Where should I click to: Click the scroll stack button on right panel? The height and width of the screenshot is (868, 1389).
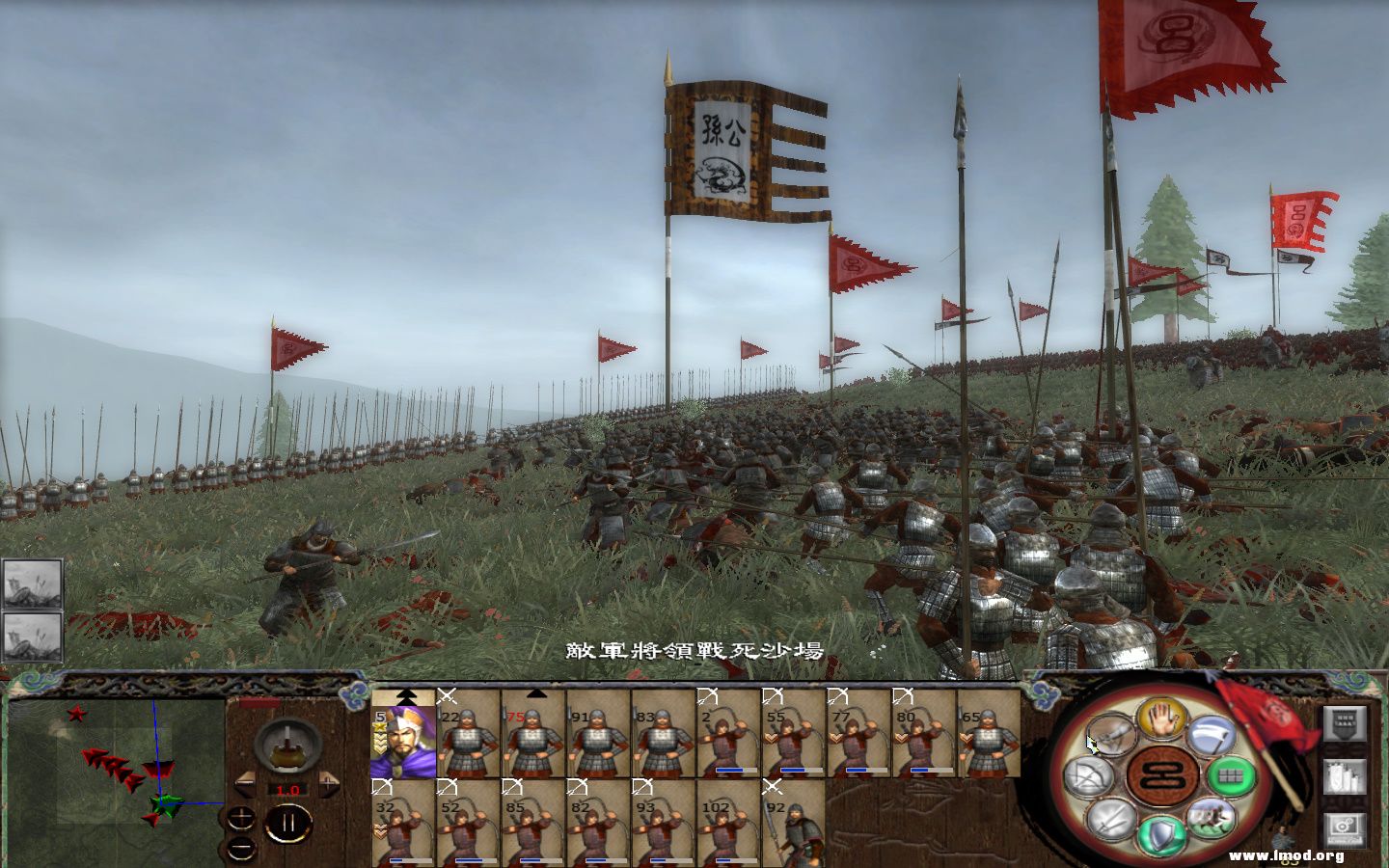1345,777
